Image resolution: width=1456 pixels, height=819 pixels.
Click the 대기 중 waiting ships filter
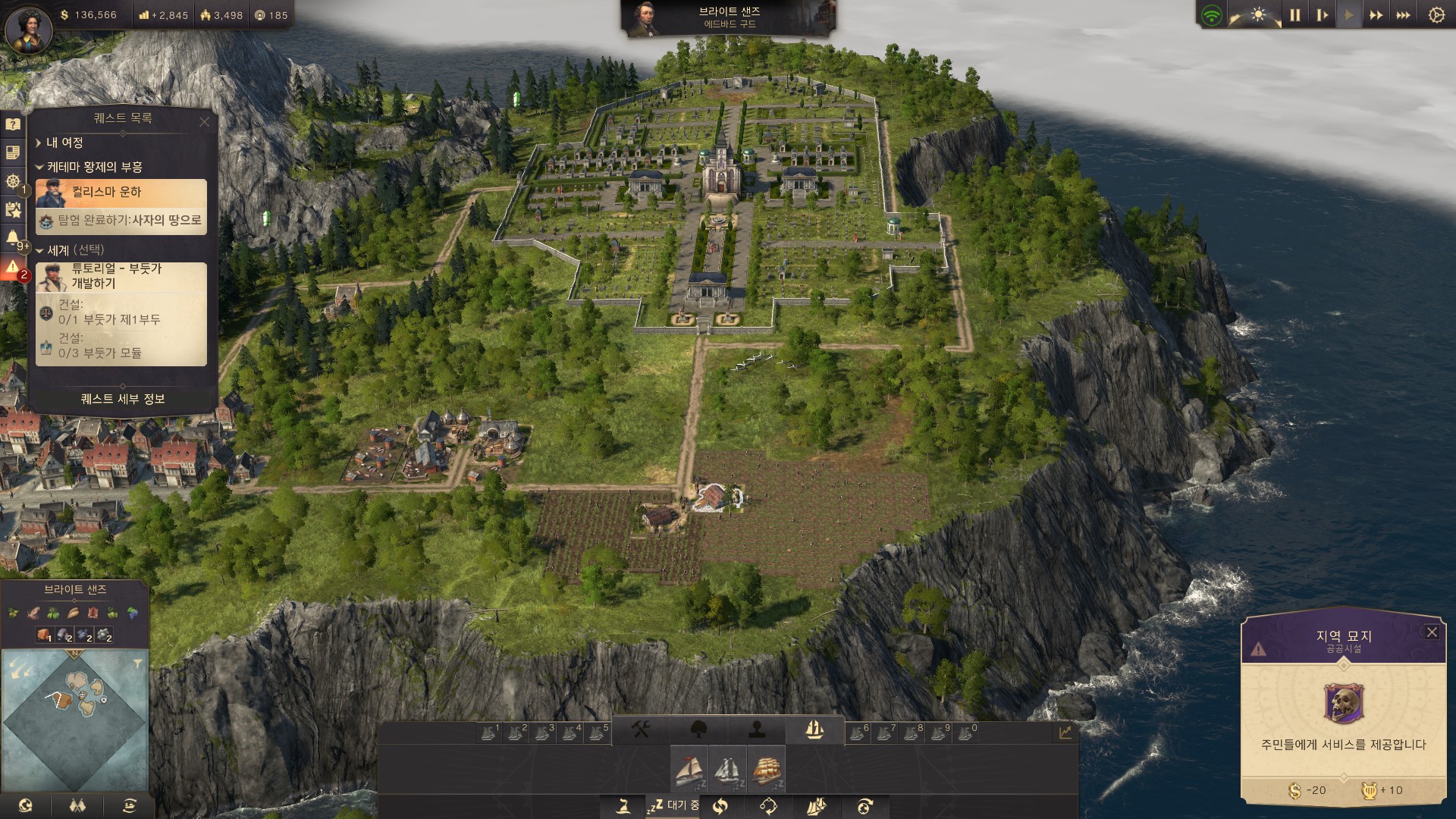click(673, 805)
